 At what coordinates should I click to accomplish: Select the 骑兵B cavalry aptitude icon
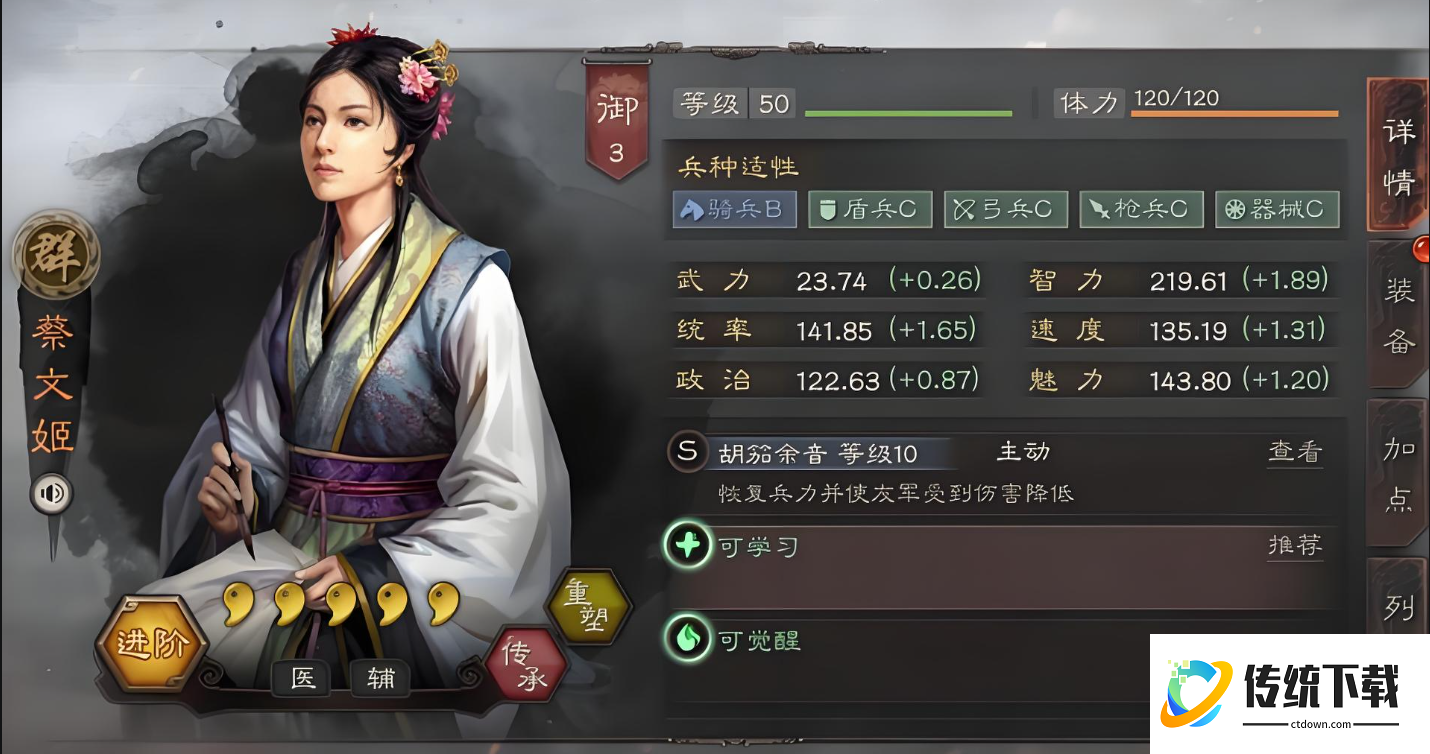(734, 209)
